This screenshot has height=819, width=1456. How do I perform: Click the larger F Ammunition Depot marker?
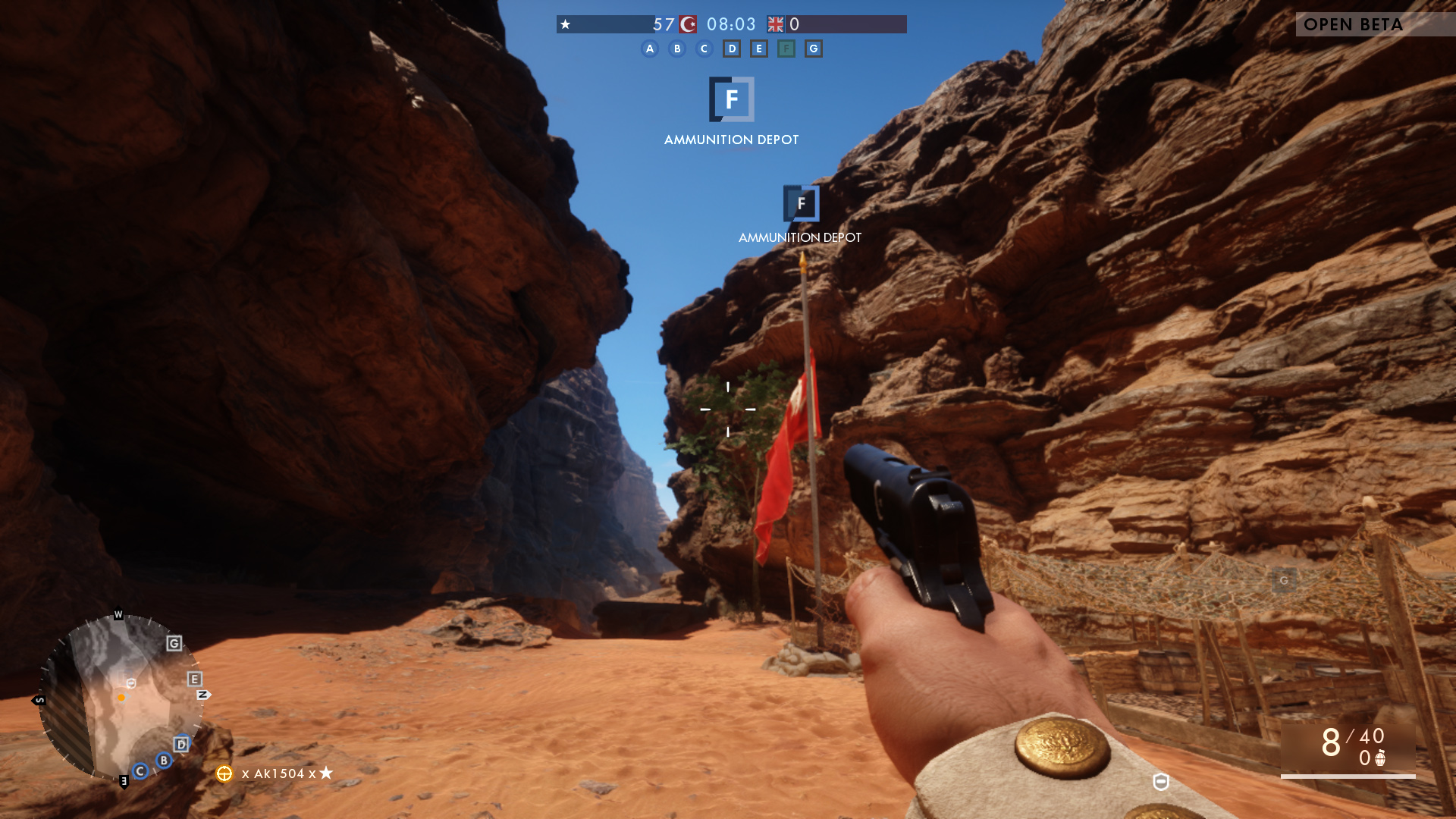click(x=732, y=99)
